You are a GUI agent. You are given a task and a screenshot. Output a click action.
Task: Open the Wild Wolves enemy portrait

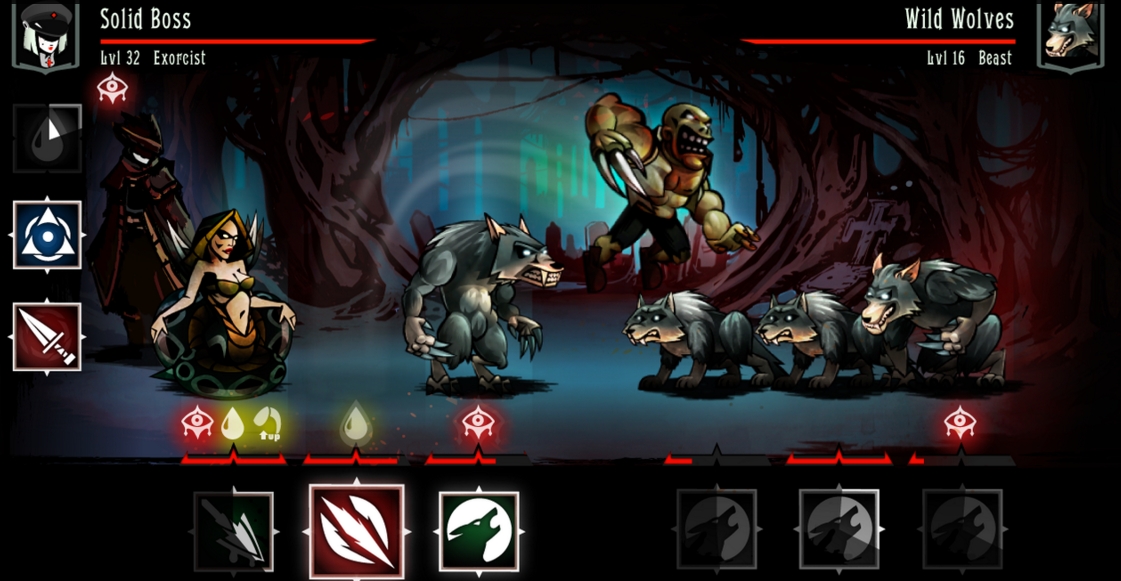pyautogui.click(x=1074, y=35)
